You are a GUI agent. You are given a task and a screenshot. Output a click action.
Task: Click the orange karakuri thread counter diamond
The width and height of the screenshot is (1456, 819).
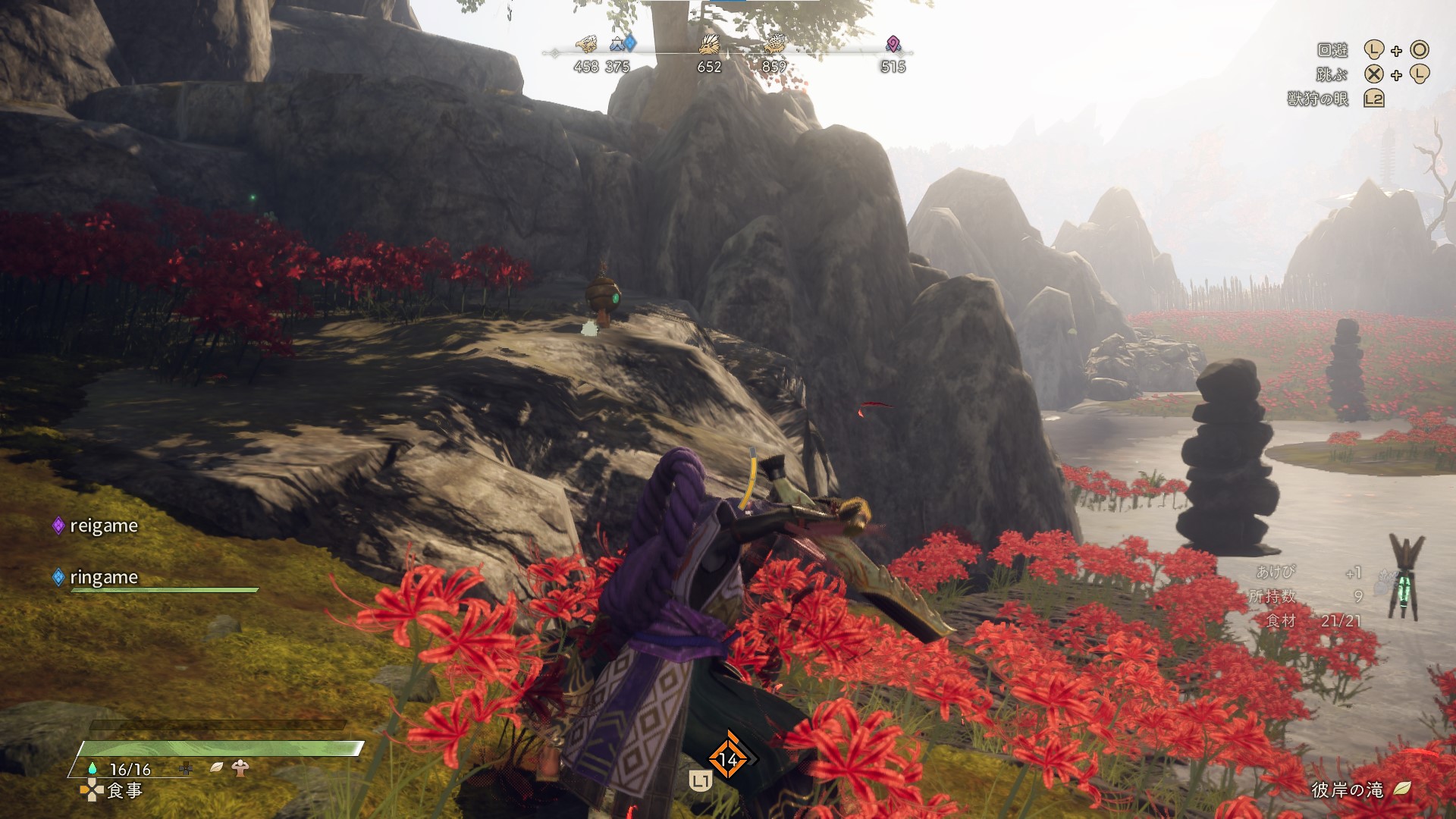[x=727, y=758]
